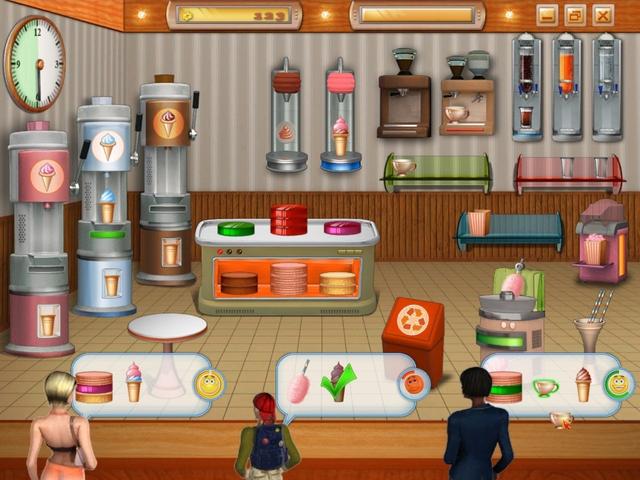This screenshot has width=640, height=480.
Task: Select the red cake button on the counter
Action: coord(289,219)
